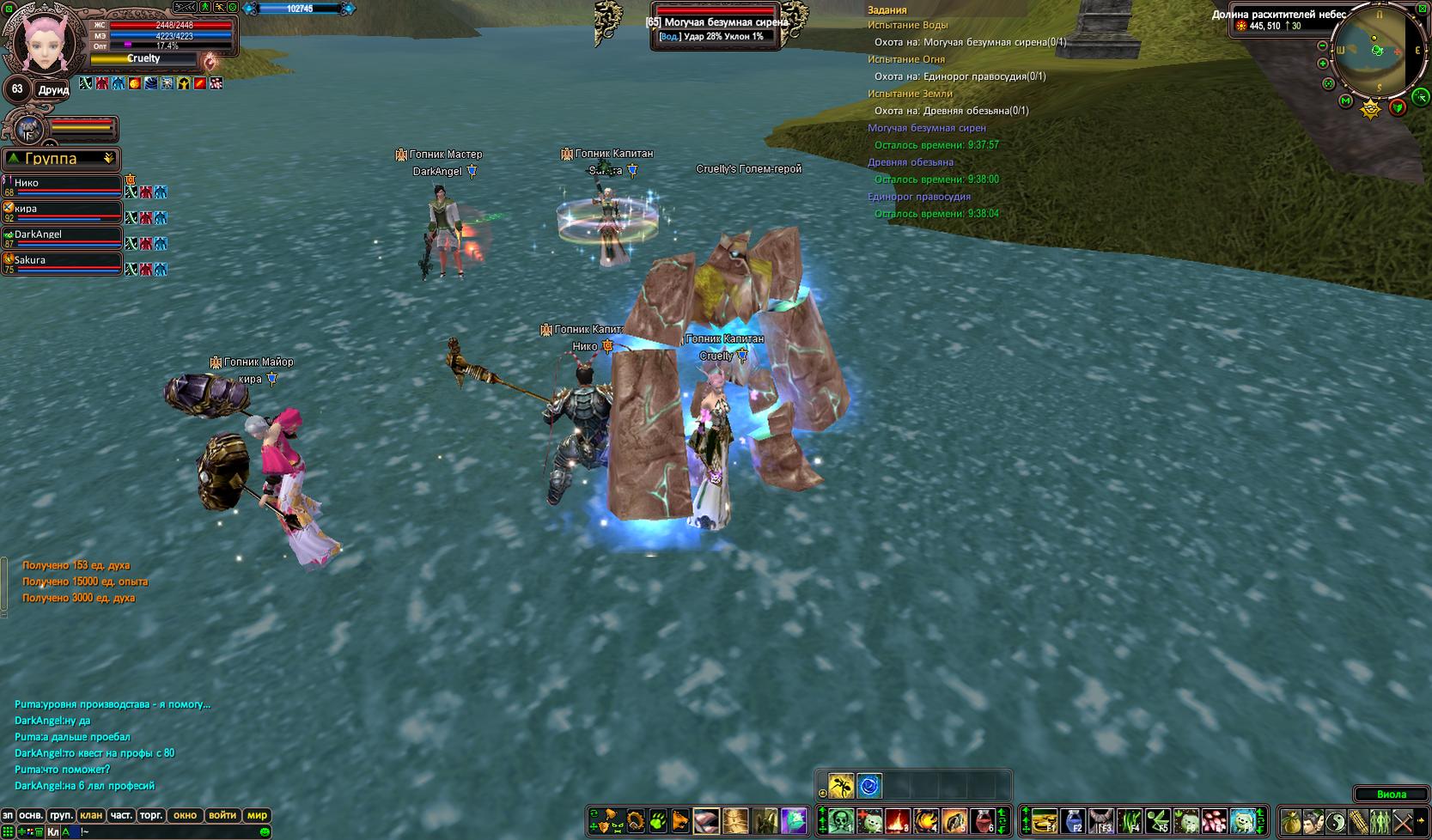Switch chat to клан channel
Screen dimensions: 1432x840
click(x=90, y=815)
